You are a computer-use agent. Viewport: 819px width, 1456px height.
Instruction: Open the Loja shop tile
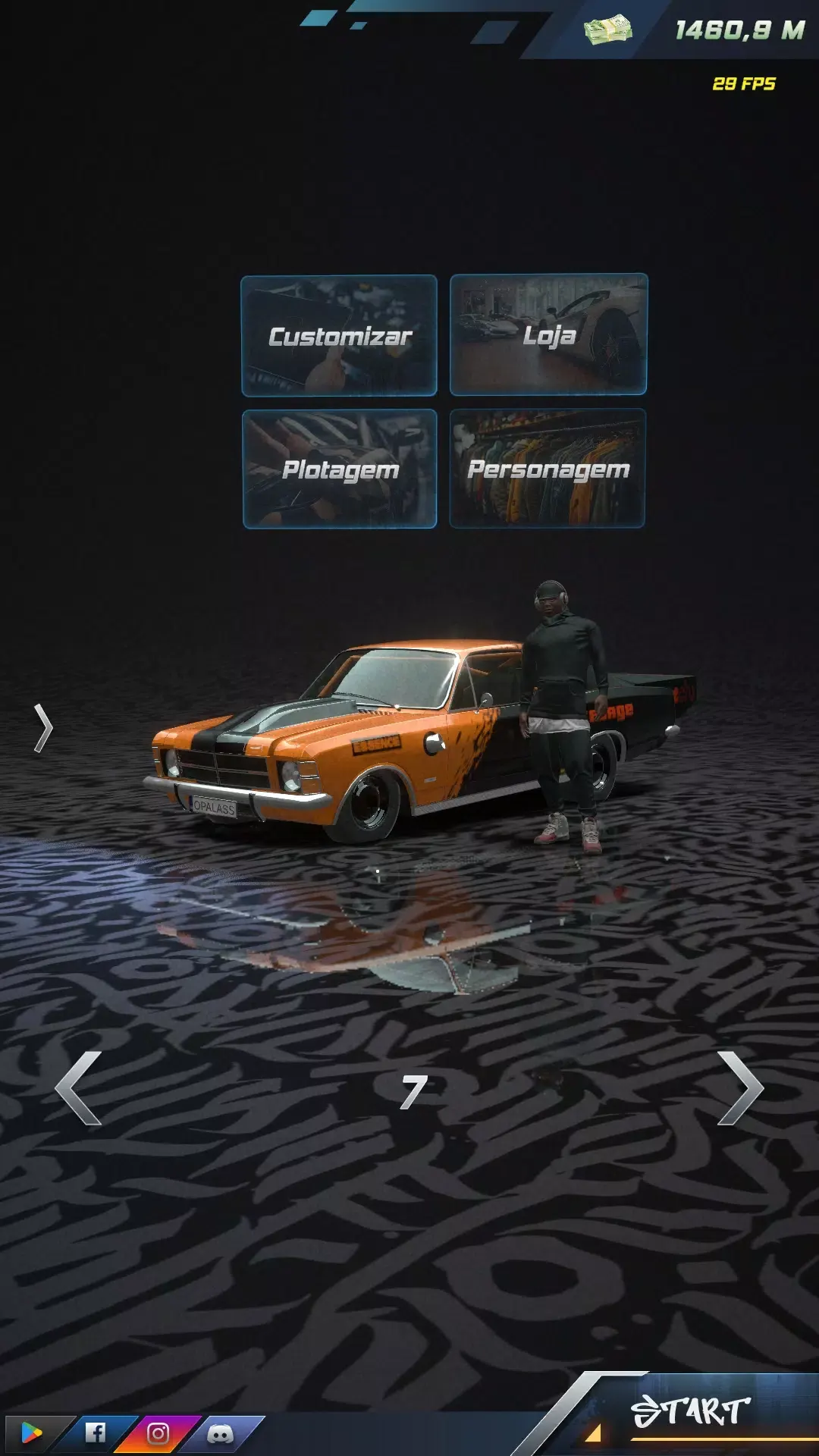548,334
